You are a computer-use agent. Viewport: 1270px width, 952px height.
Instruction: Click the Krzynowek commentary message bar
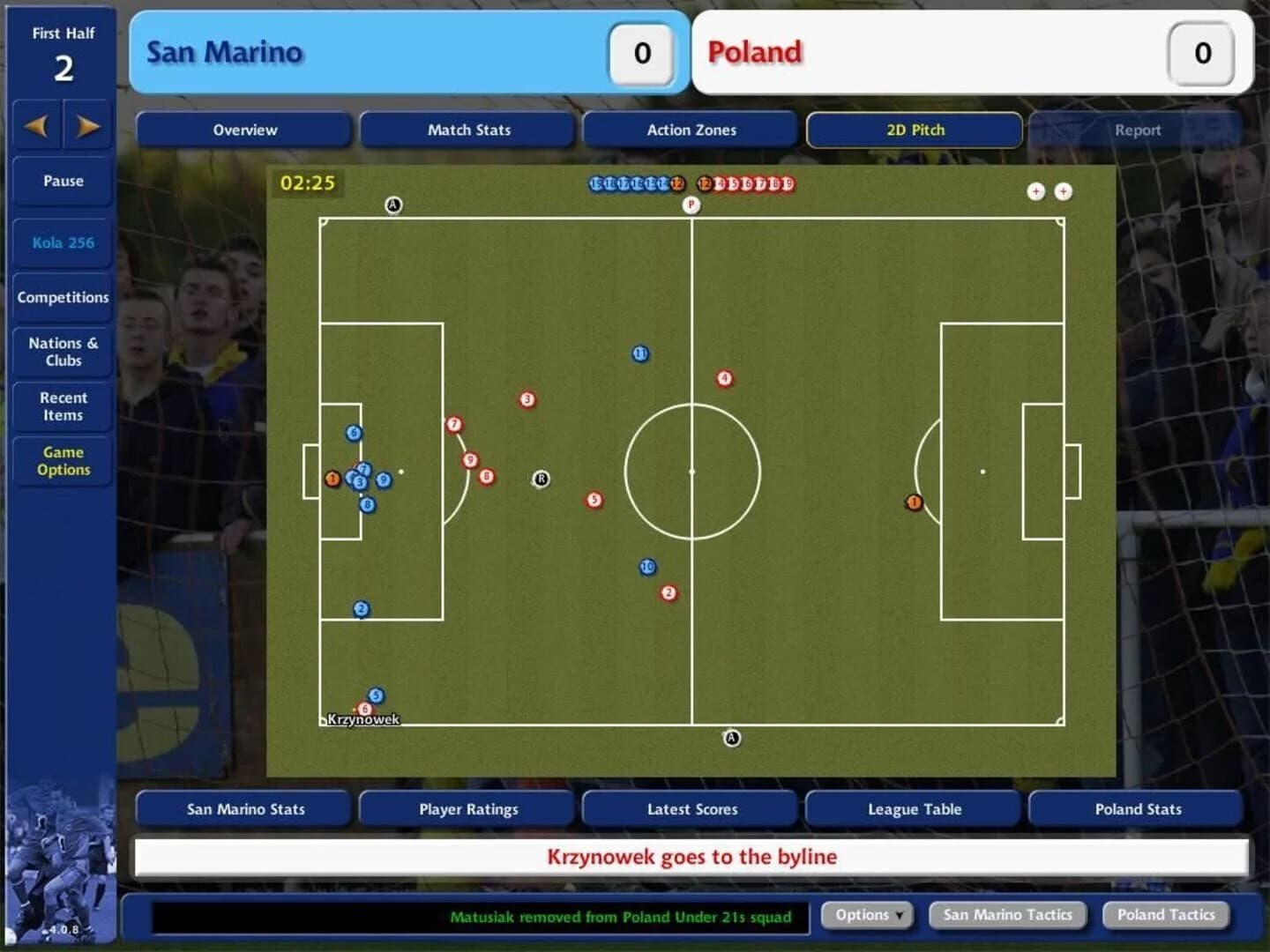coord(691,856)
